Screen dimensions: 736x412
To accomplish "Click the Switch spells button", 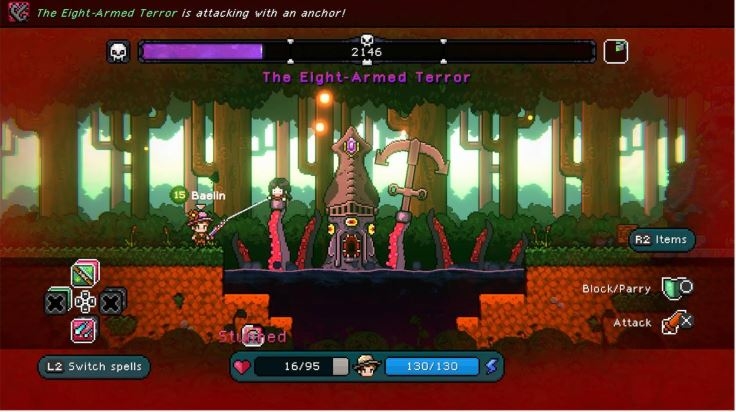I will tap(94, 367).
